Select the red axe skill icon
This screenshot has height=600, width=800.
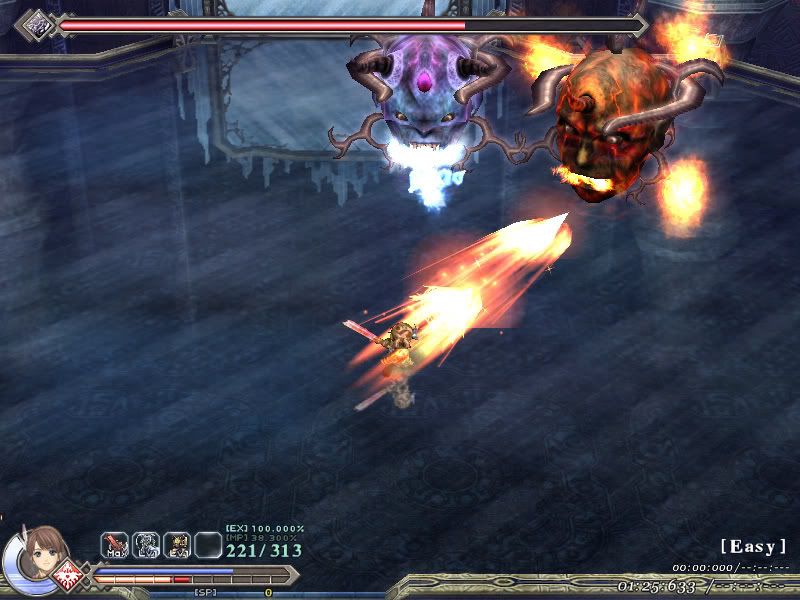pos(113,544)
